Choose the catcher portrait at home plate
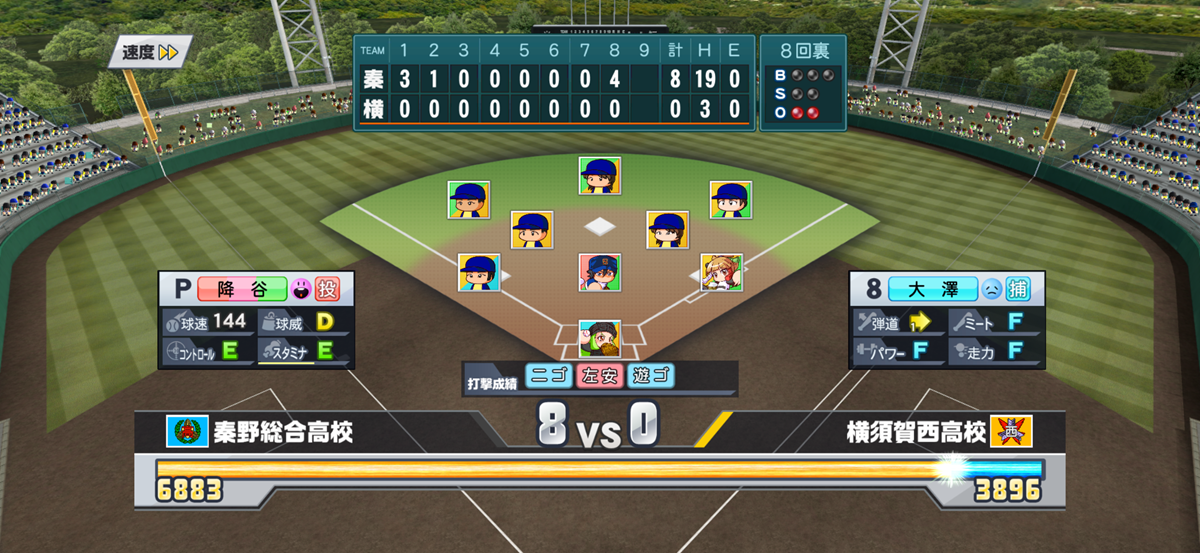Screen dimensions: 1200x553 pos(599,339)
